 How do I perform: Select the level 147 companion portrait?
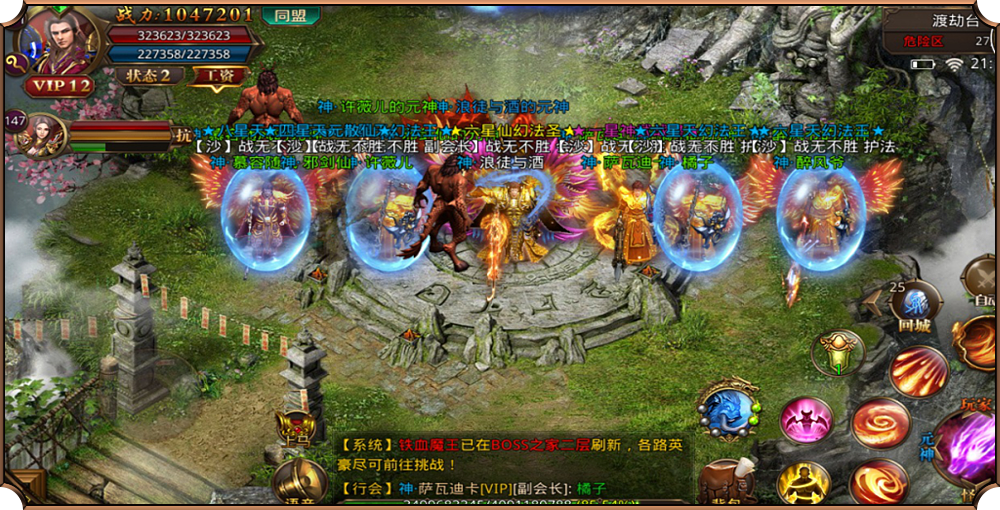coord(41,132)
